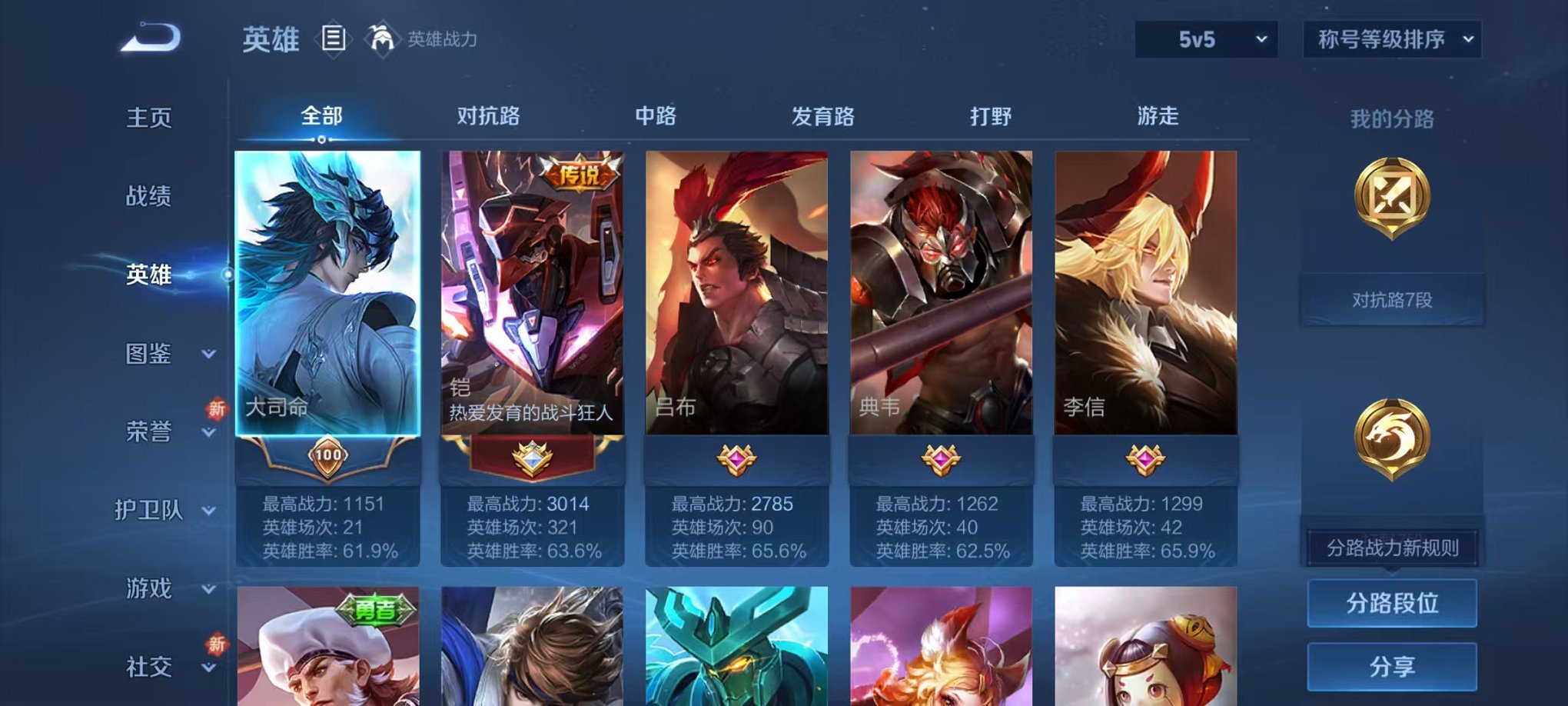Open the 5v5 mode dropdown
This screenshot has width=1568, height=706.
[1204, 37]
